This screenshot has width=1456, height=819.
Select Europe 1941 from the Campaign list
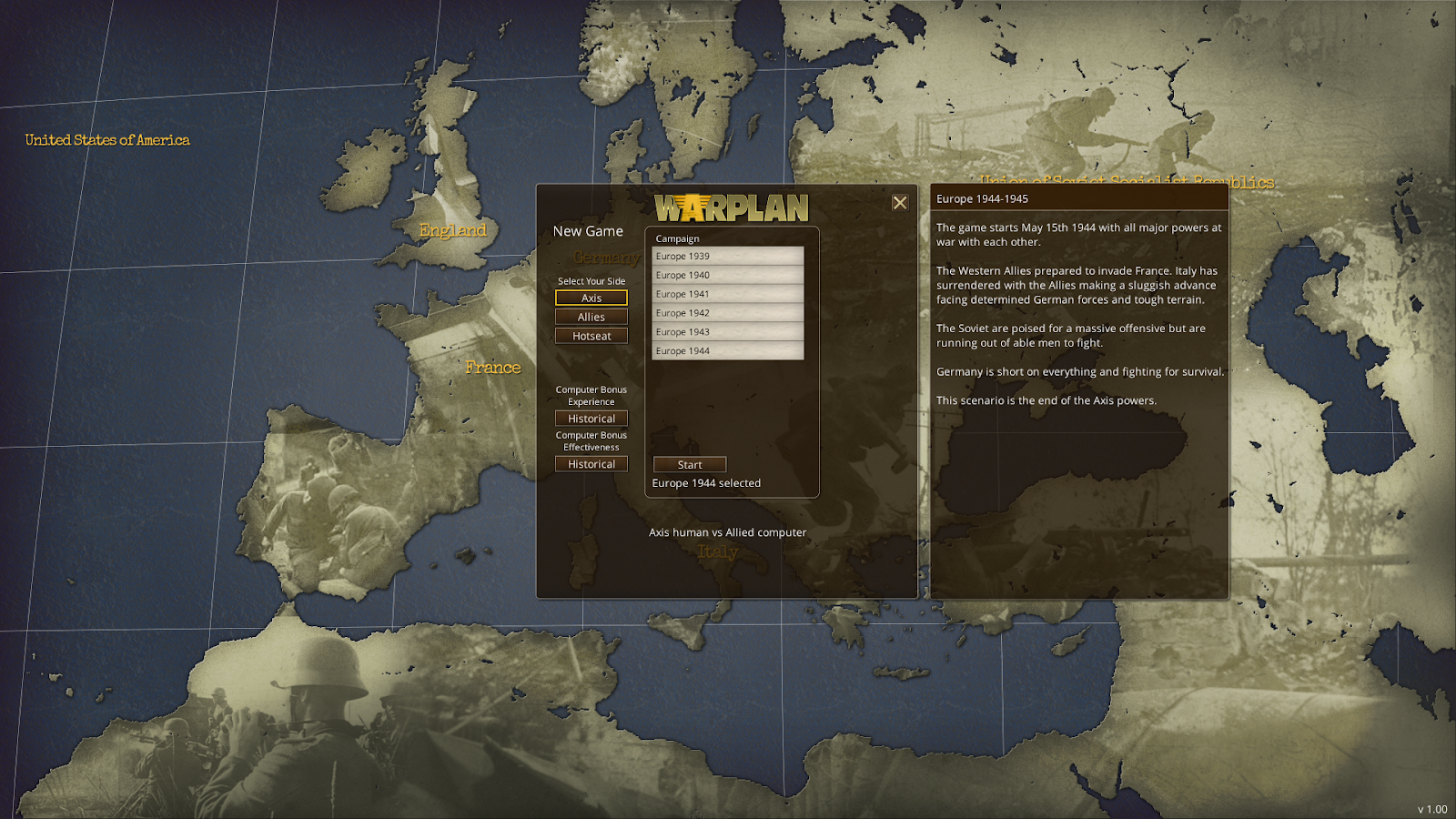pyautogui.click(x=726, y=293)
